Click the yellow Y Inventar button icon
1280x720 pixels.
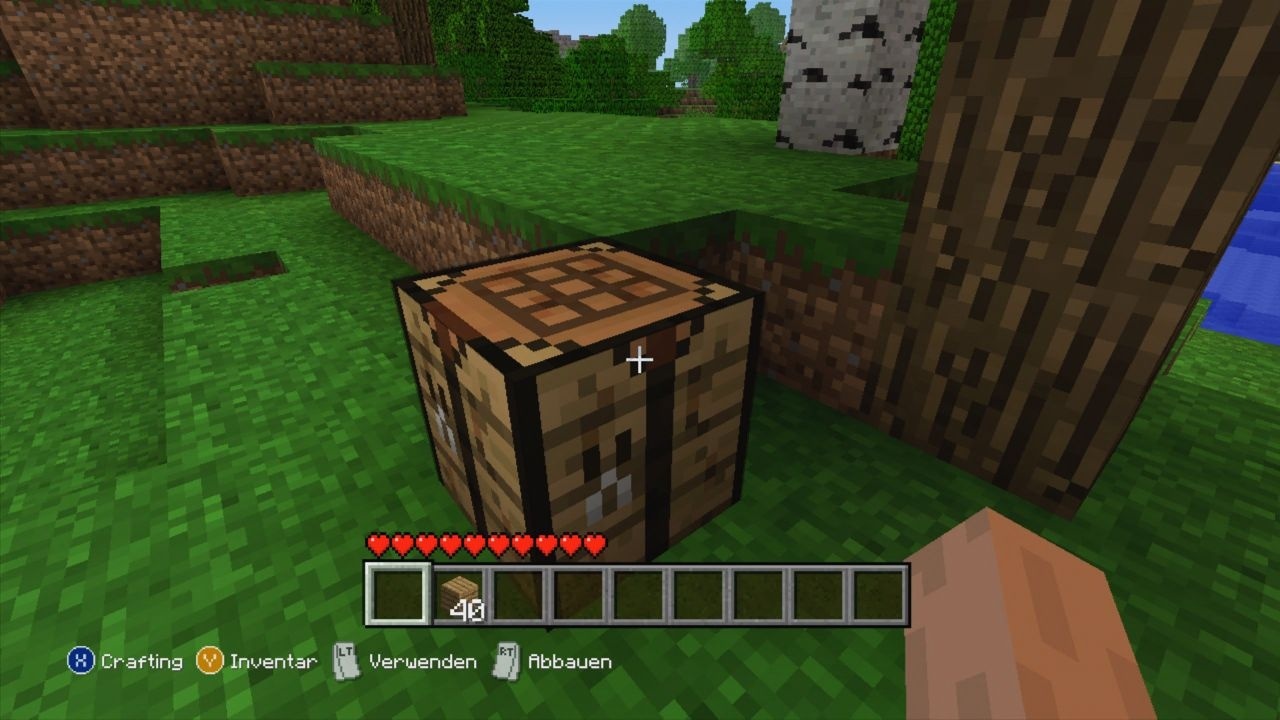(207, 661)
